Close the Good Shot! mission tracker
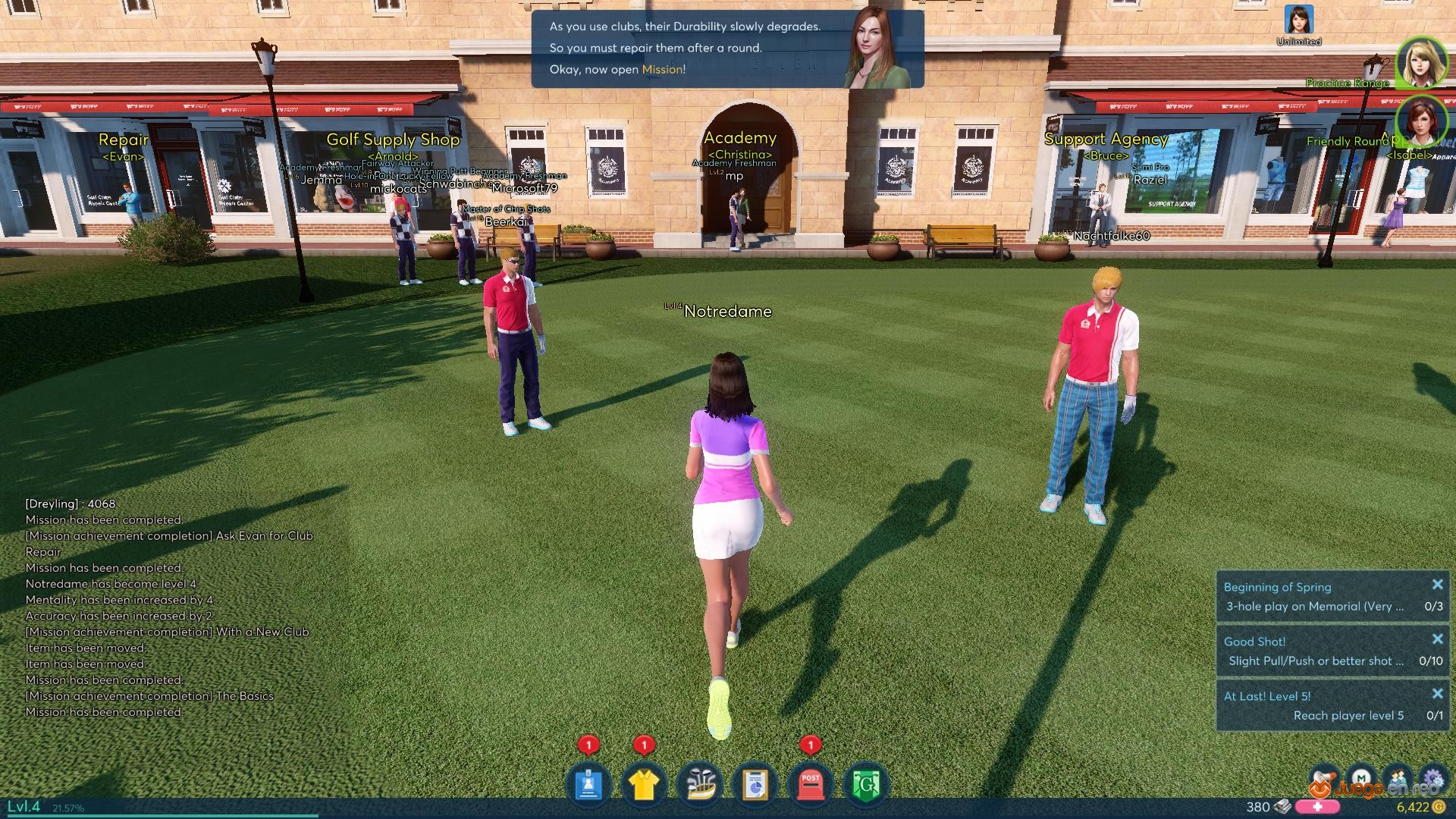1456x819 pixels. [1437, 639]
